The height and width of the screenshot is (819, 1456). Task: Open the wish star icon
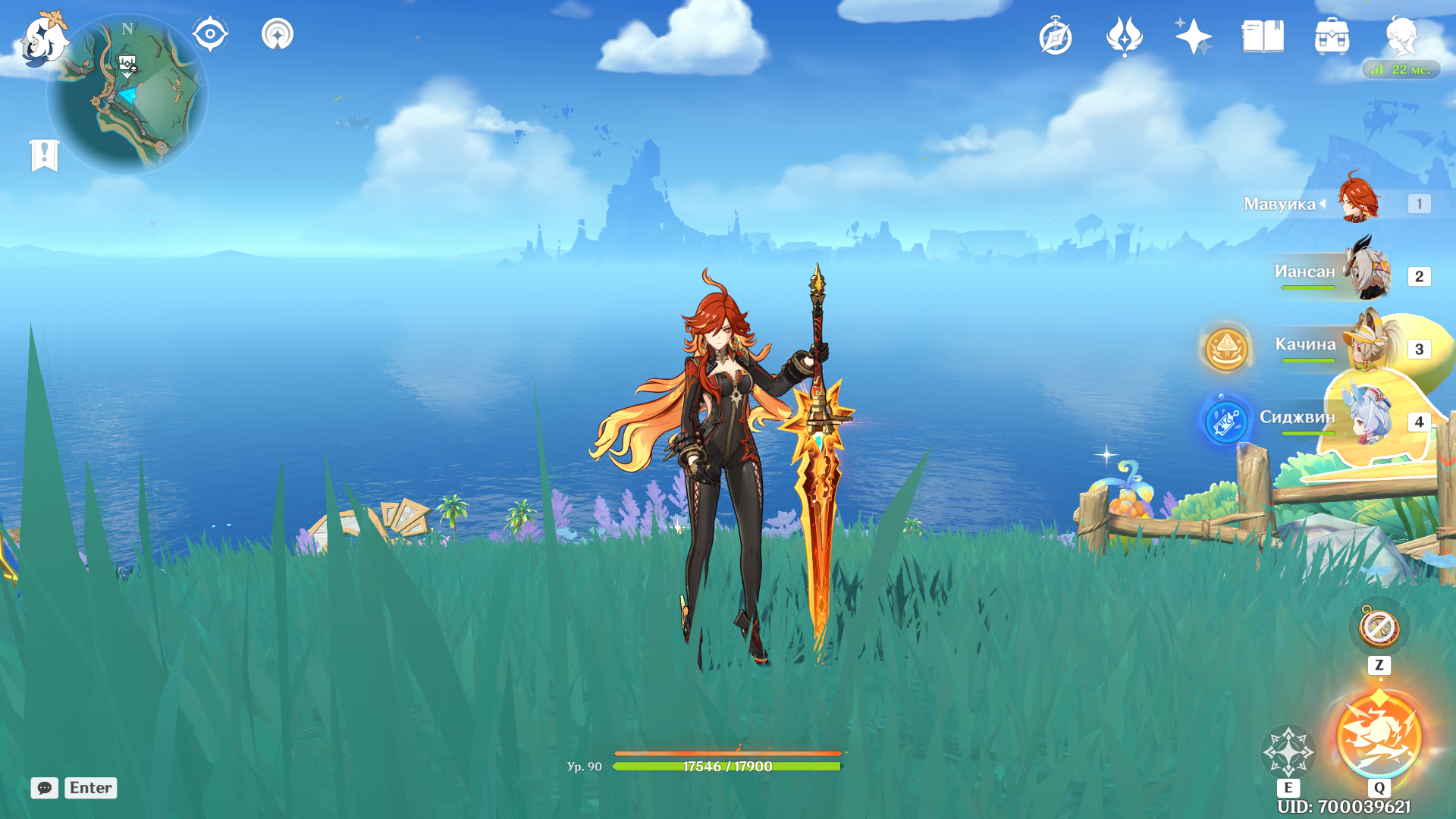[1193, 36]
